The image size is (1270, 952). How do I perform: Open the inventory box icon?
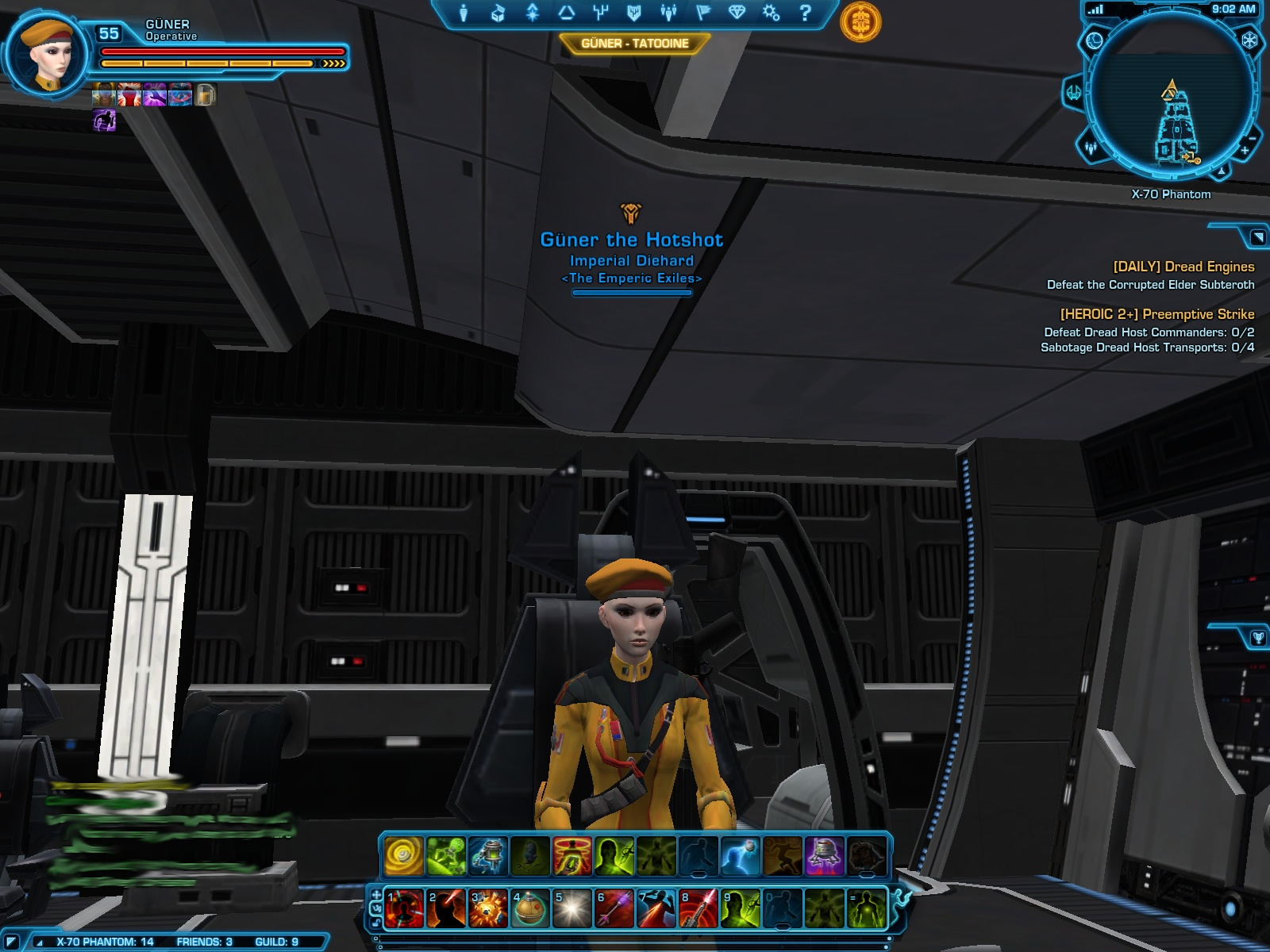[498, 13]
